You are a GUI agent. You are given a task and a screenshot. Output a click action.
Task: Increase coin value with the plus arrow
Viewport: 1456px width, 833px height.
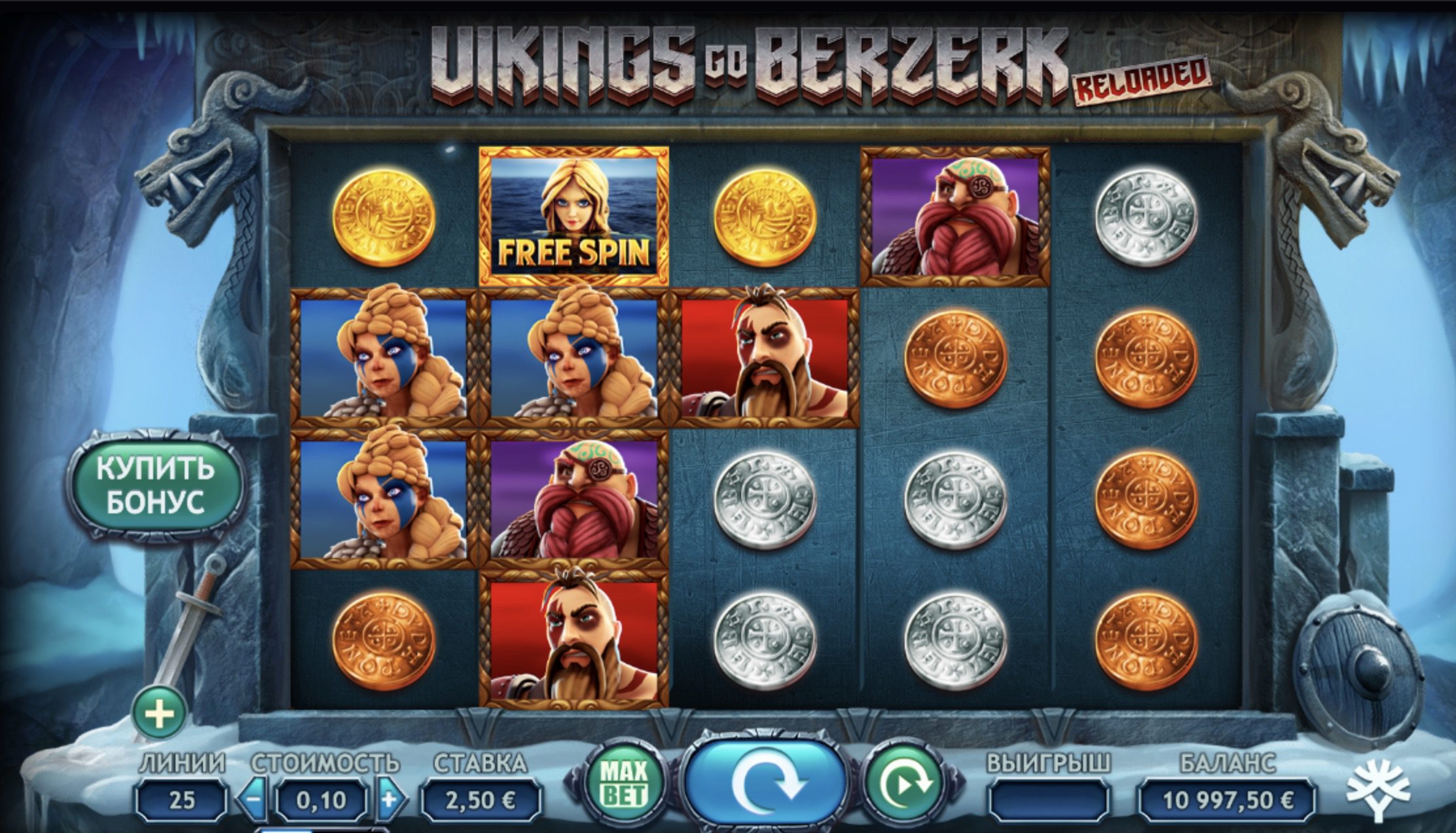click(390, 799)
